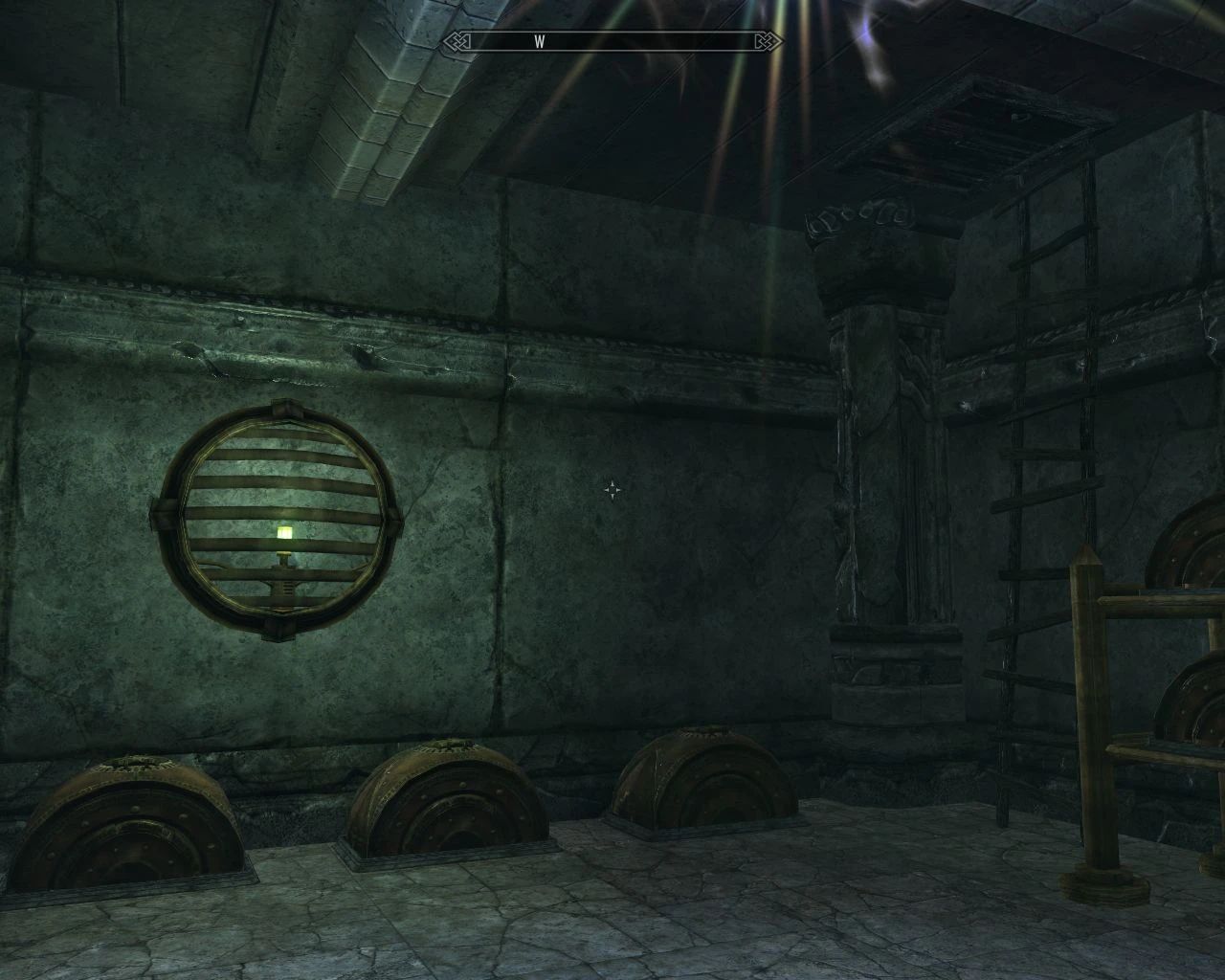Click the W marker on the compass
Image resolution: width=1225 pixels, height=980 pixels.
(542, 41)
